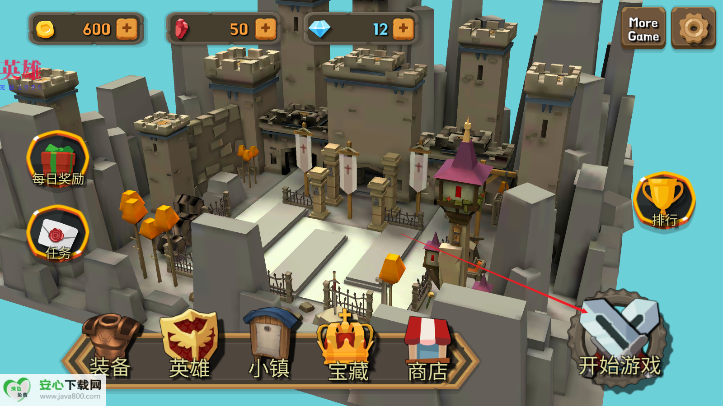Viewport: 723px width, 406px height.
Task: Open the Treasure crown menu (宝藏)
Action: point(347,347)
